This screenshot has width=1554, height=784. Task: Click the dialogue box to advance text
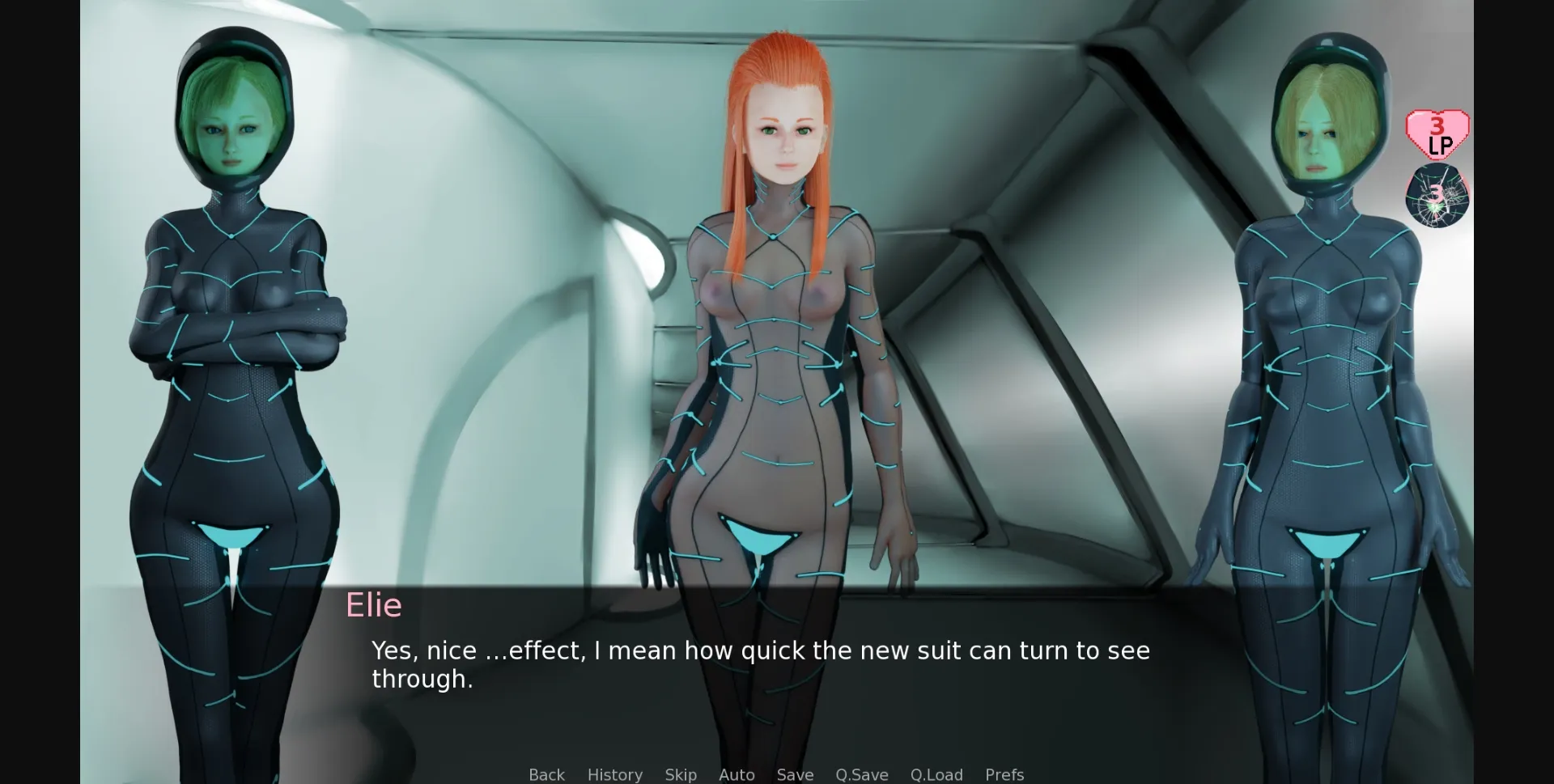point(777,672)
